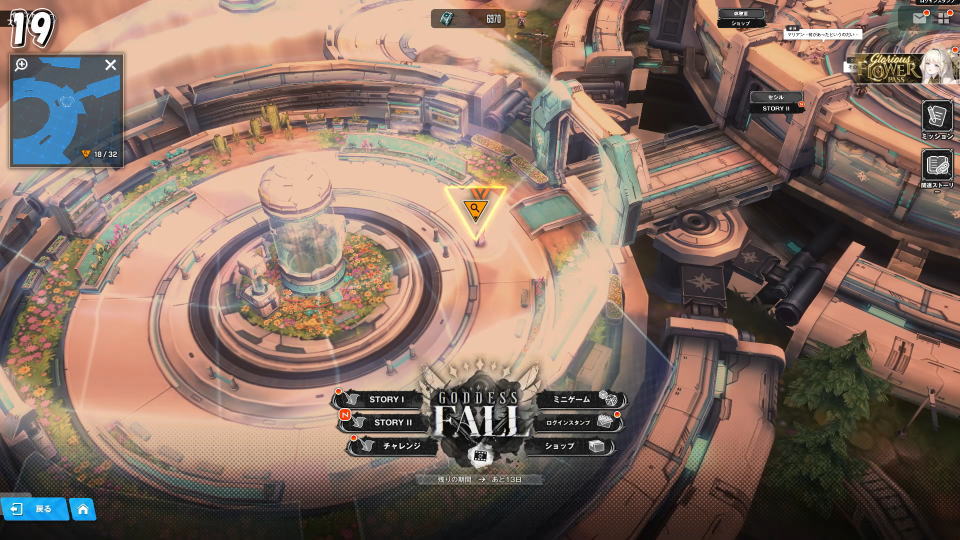This screenshot has width=960, height=540.
Task: Zoom the minimap with the magnifier icon
Action: tap(21, 65)
